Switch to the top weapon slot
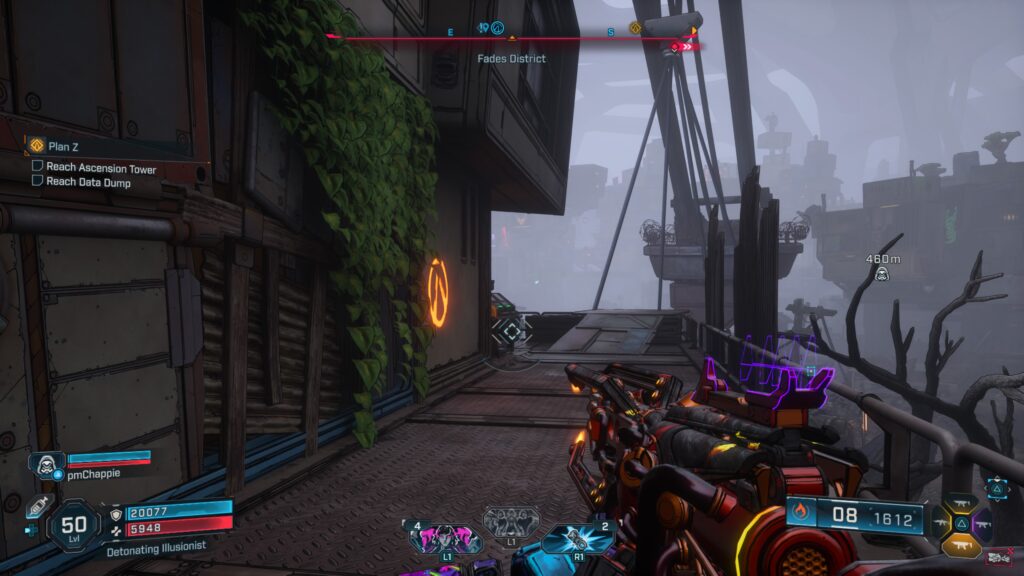Viewport: 1024px width, 576px height. pyautogui.click(x=963, y=503)
